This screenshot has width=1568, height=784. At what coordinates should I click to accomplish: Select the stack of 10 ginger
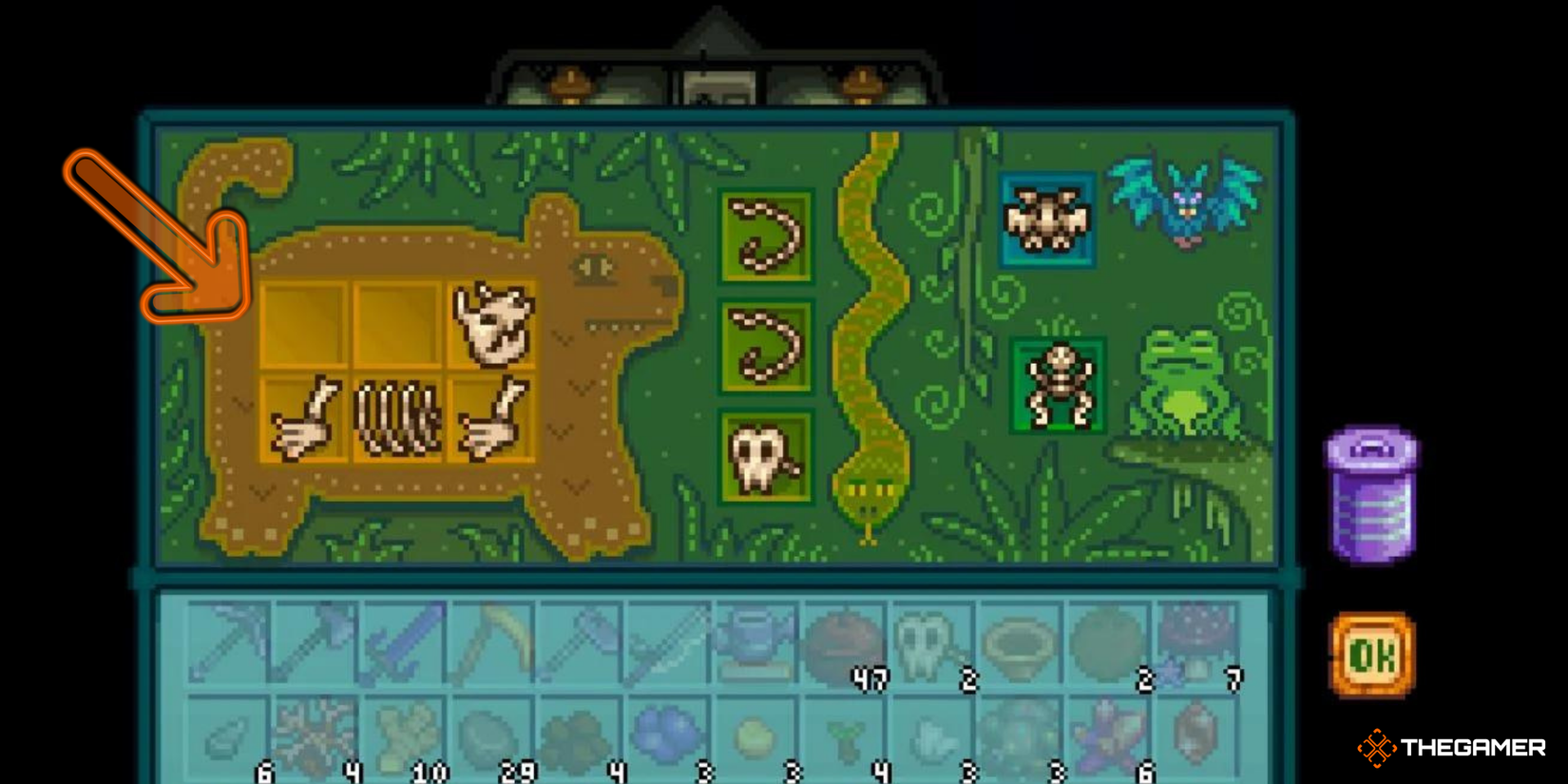(406, 734)
